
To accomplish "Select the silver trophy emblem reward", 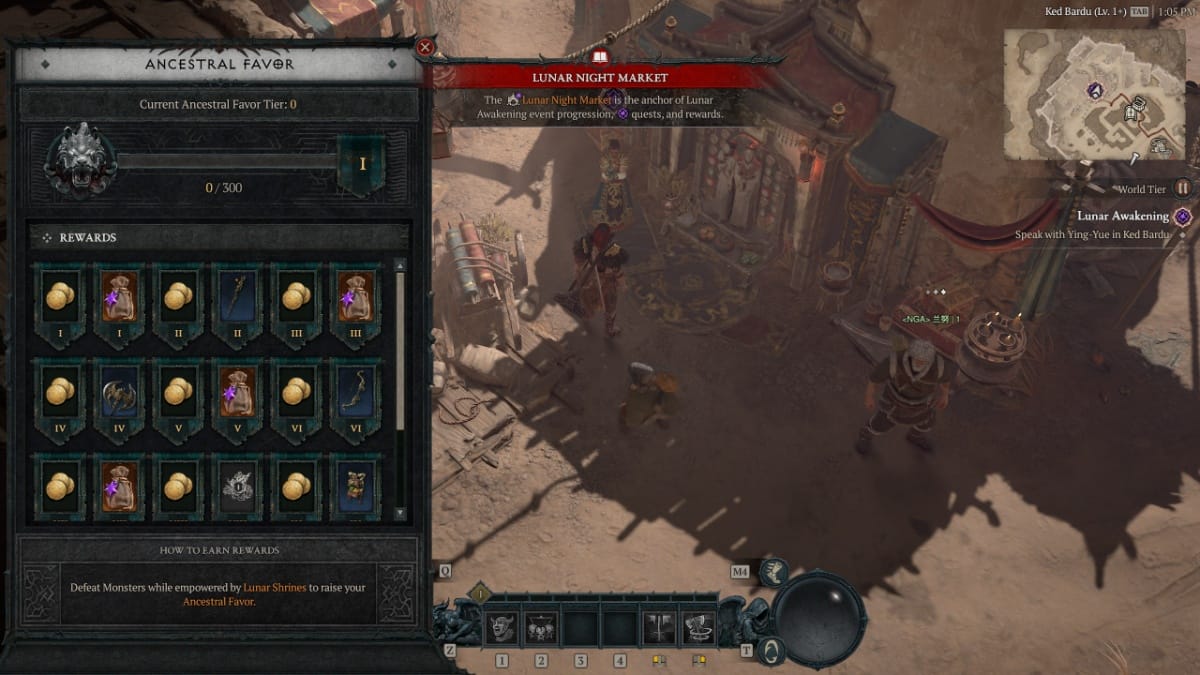I will 237,486.
